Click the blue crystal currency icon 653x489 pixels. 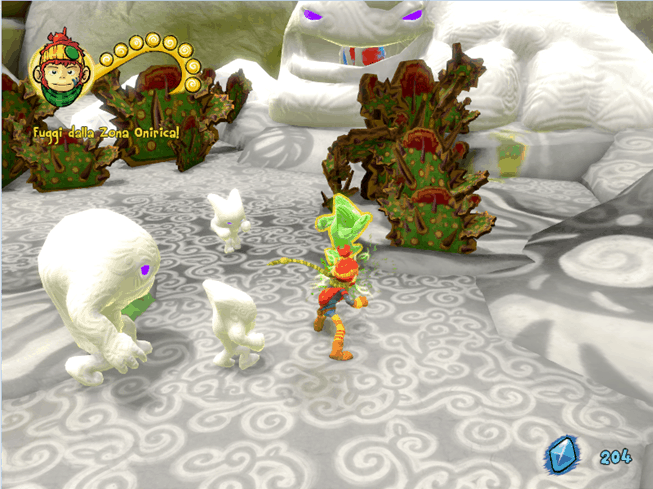(563, 456)
